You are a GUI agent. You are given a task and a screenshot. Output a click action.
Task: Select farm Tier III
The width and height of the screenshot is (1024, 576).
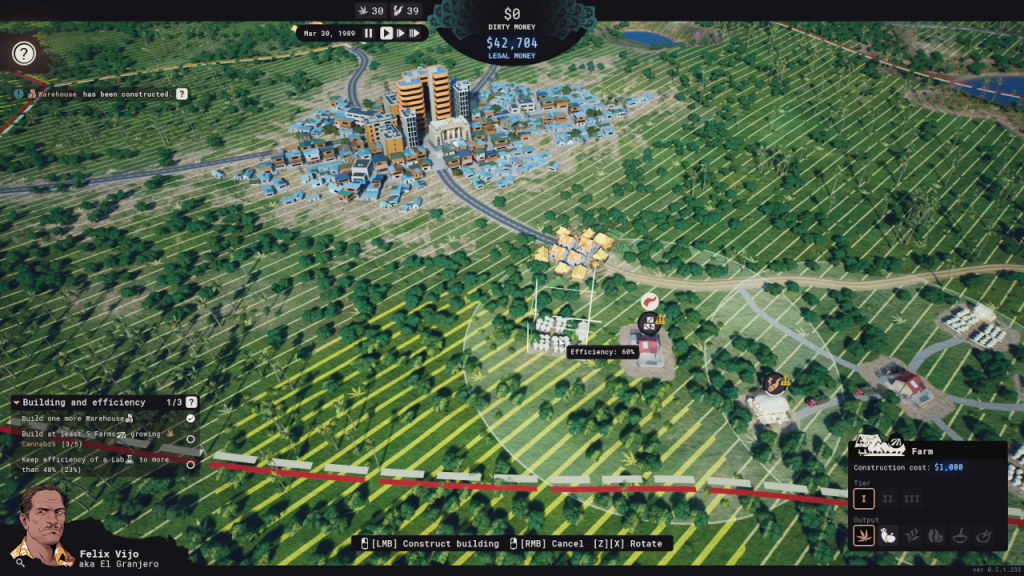[910, 498]
